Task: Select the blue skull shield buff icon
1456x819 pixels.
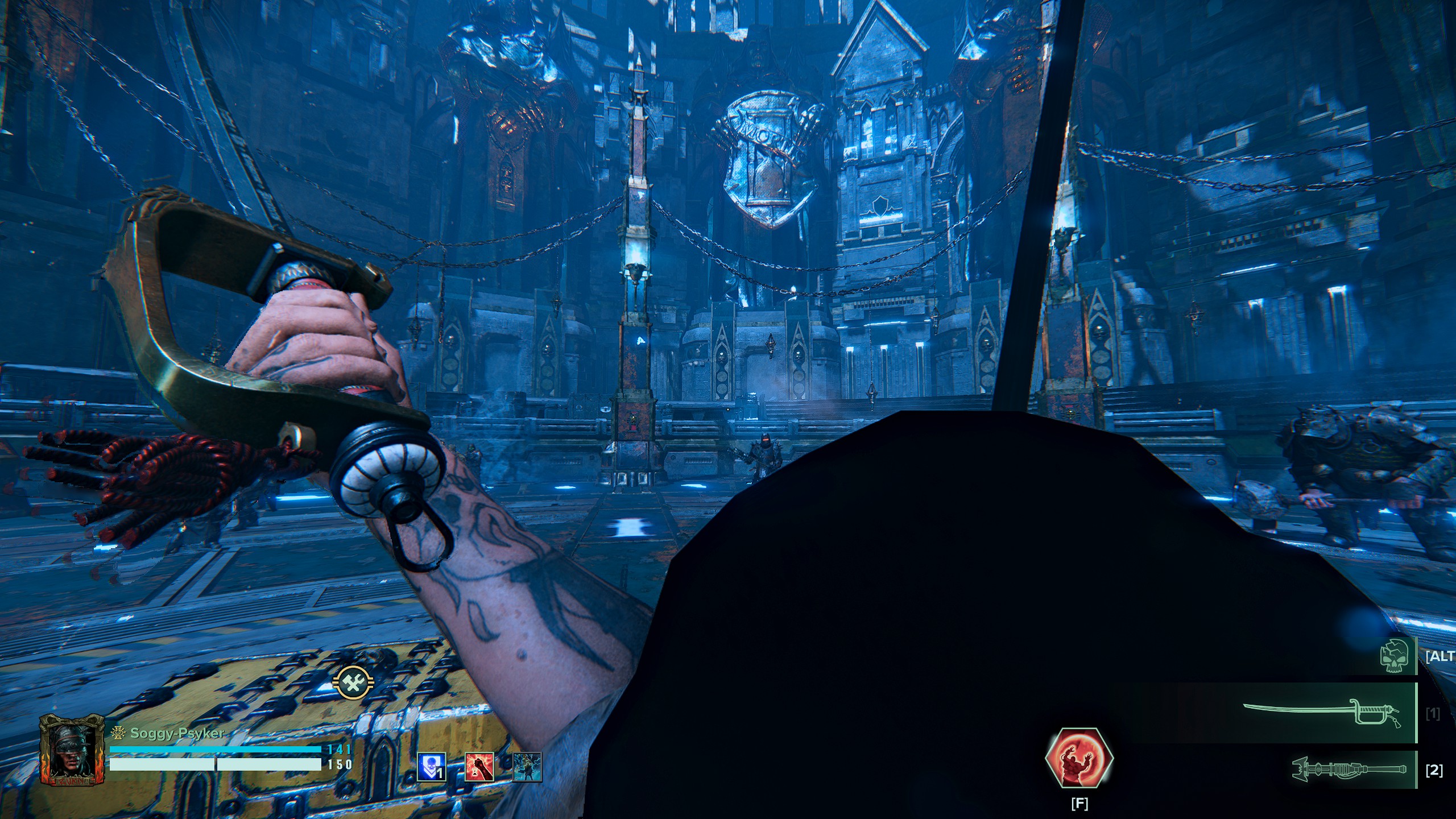Action: coord(432,766)
